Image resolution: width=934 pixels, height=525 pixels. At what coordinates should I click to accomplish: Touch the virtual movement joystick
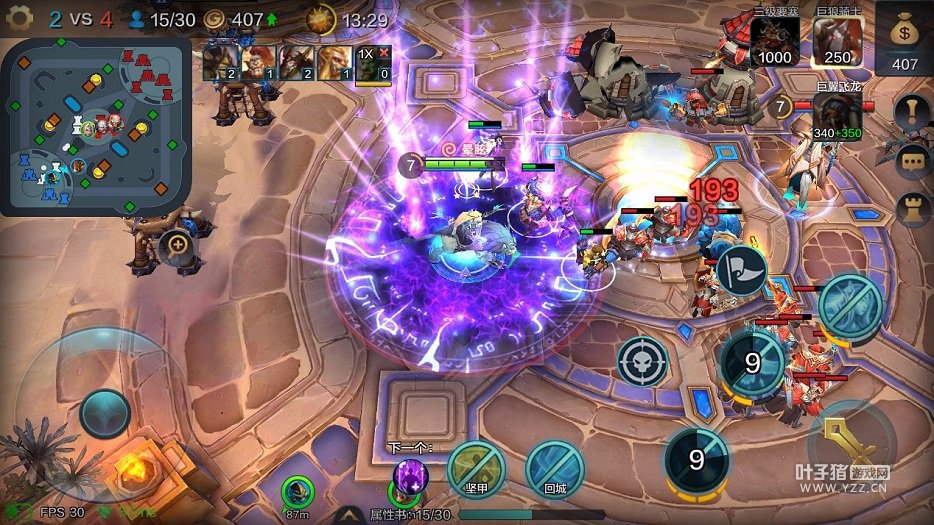click(x=105, y=411)
